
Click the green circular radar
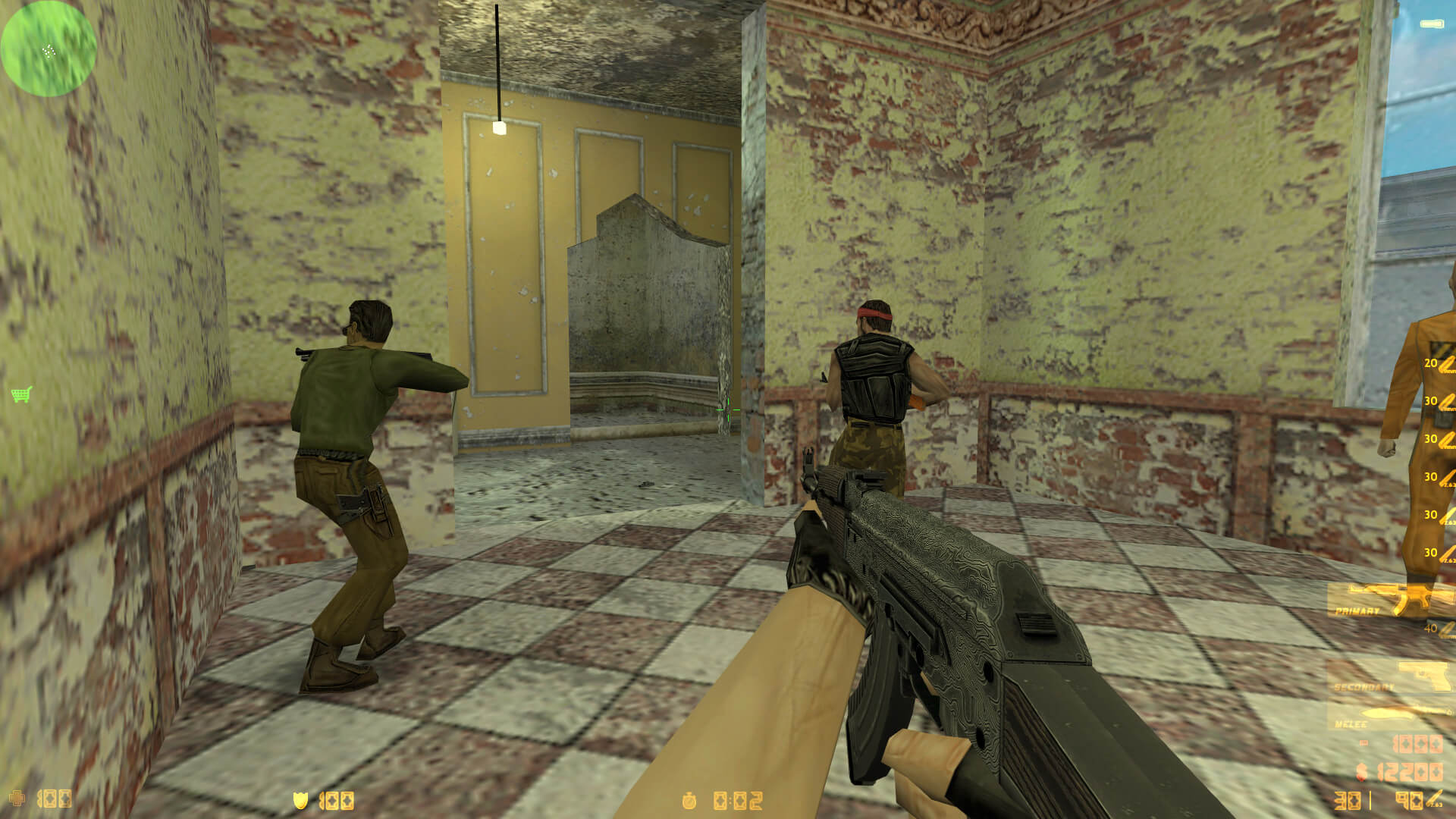[49, 49]
